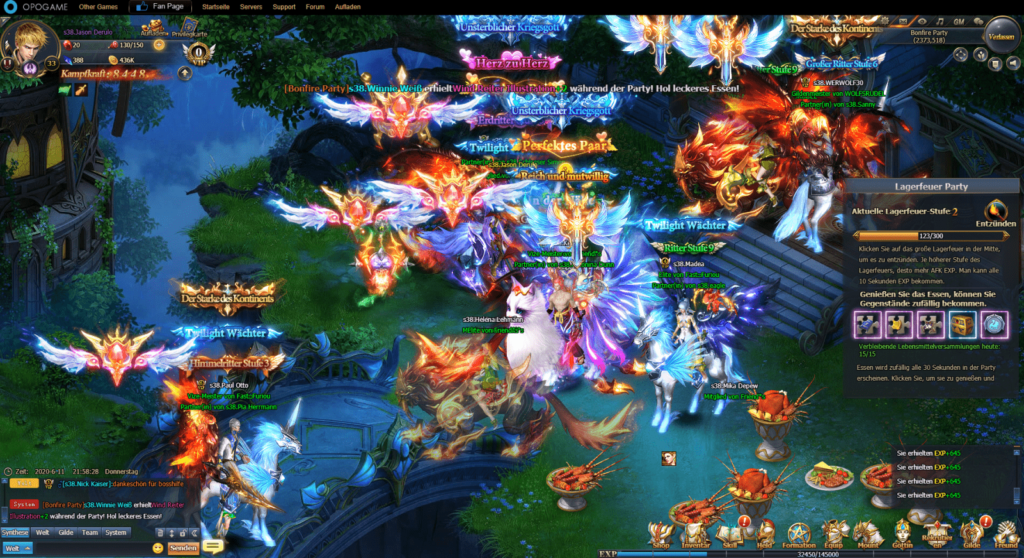The width and height of the screenshot is (1024, 558).
Task: Send the chat message with Senden
Action: click(182, 548)
